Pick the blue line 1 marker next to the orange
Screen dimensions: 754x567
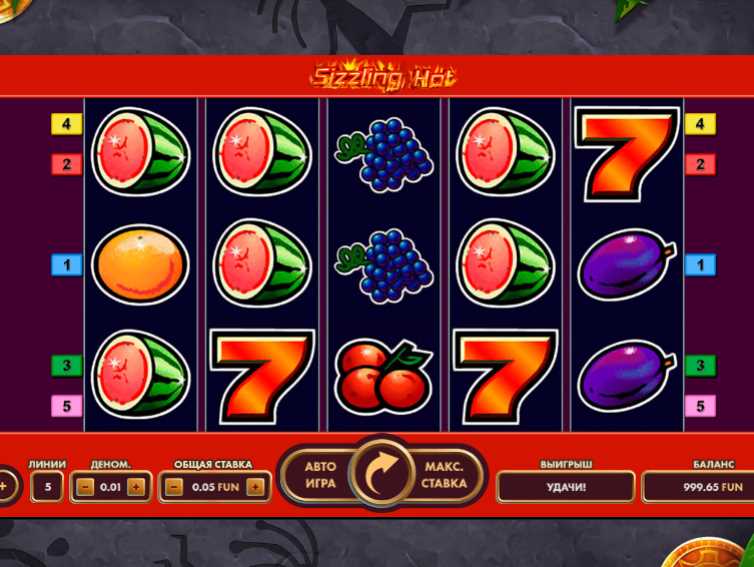pyautogui.click(x=66, y=265)
